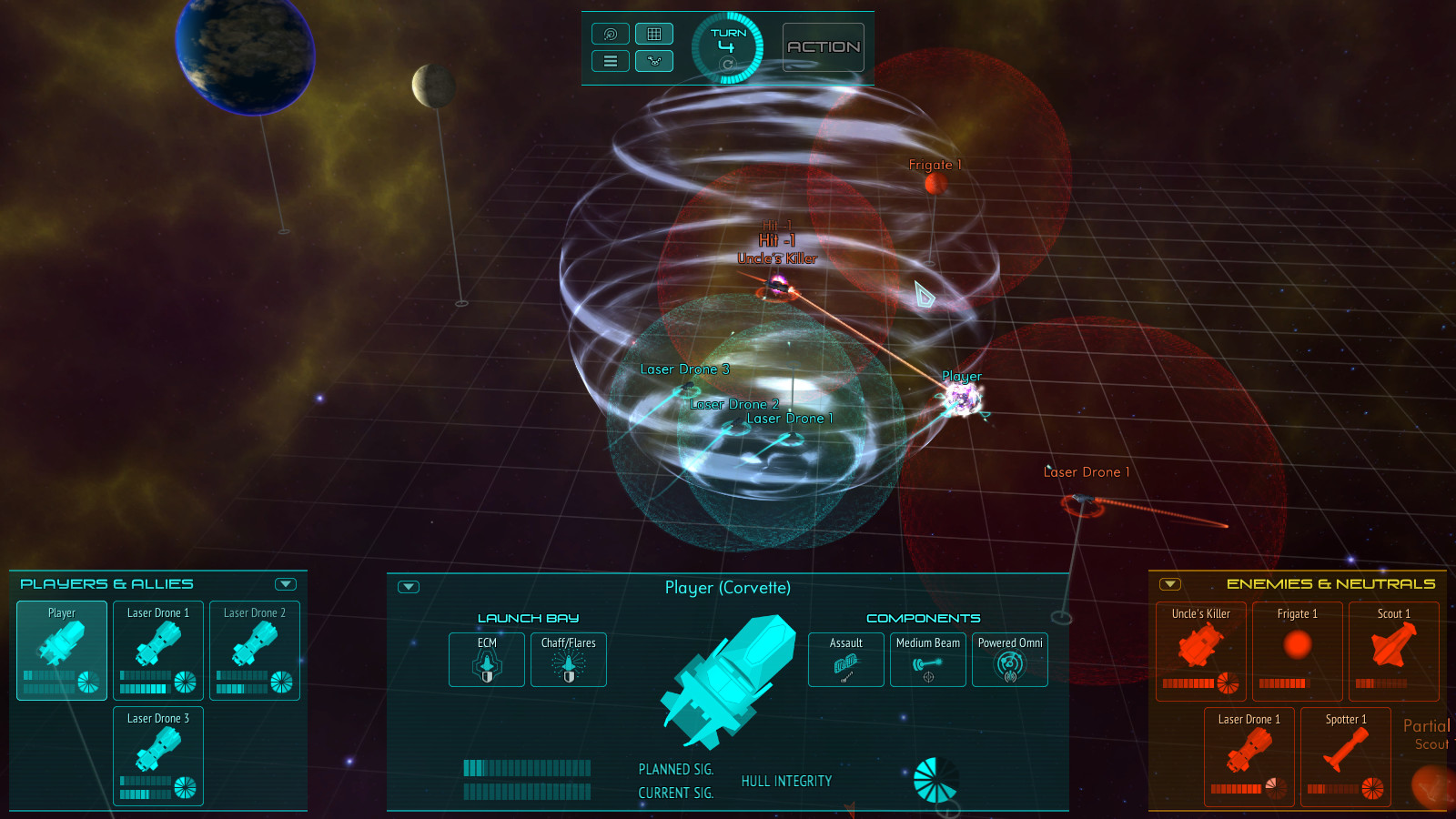Click the Frigate 1 label in battlefield
Viewport: 1456px width, 819px height.
click(x=934, y=165)
